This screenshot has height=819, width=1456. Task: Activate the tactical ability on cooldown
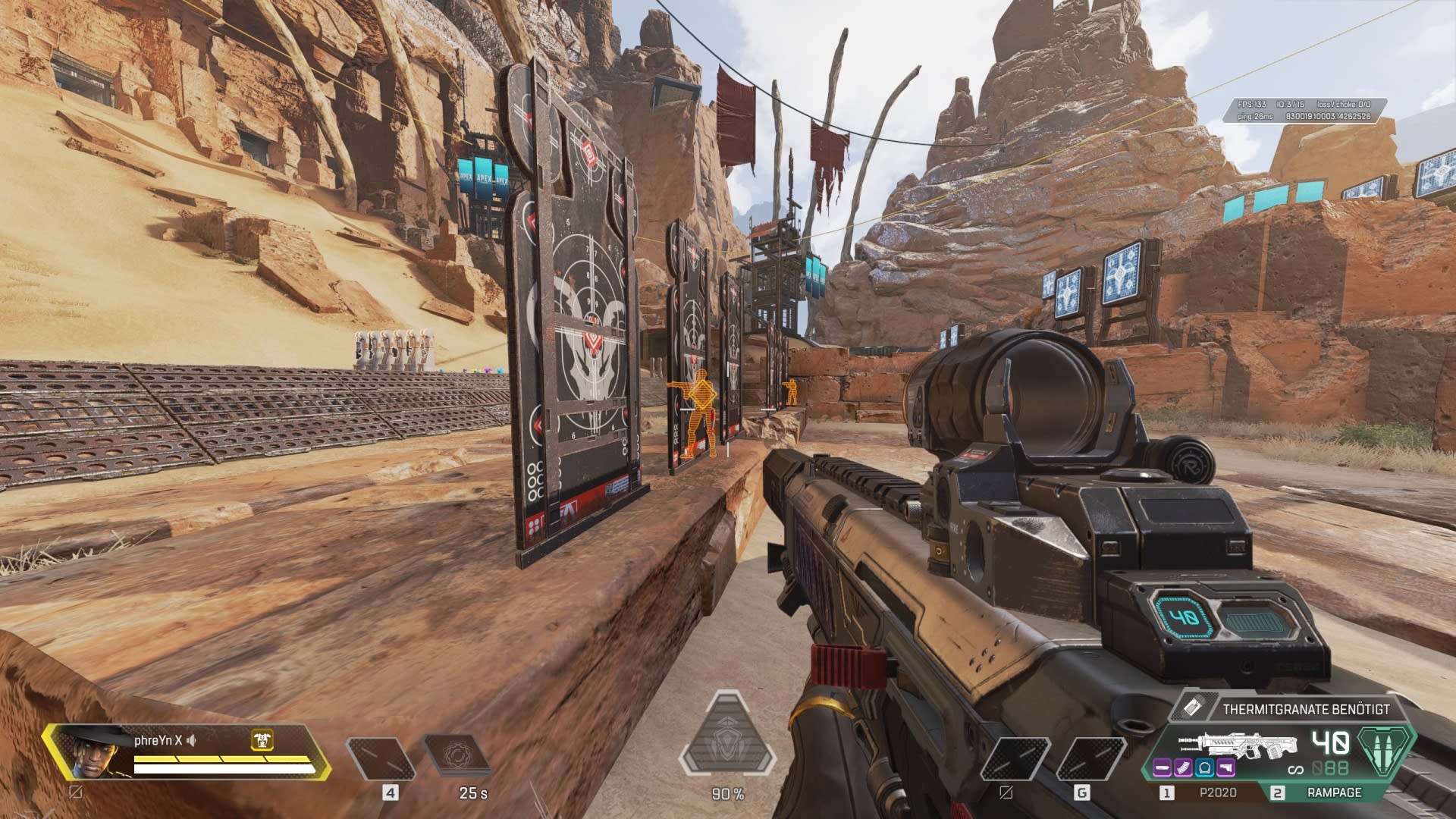click(x=457, y=758)
